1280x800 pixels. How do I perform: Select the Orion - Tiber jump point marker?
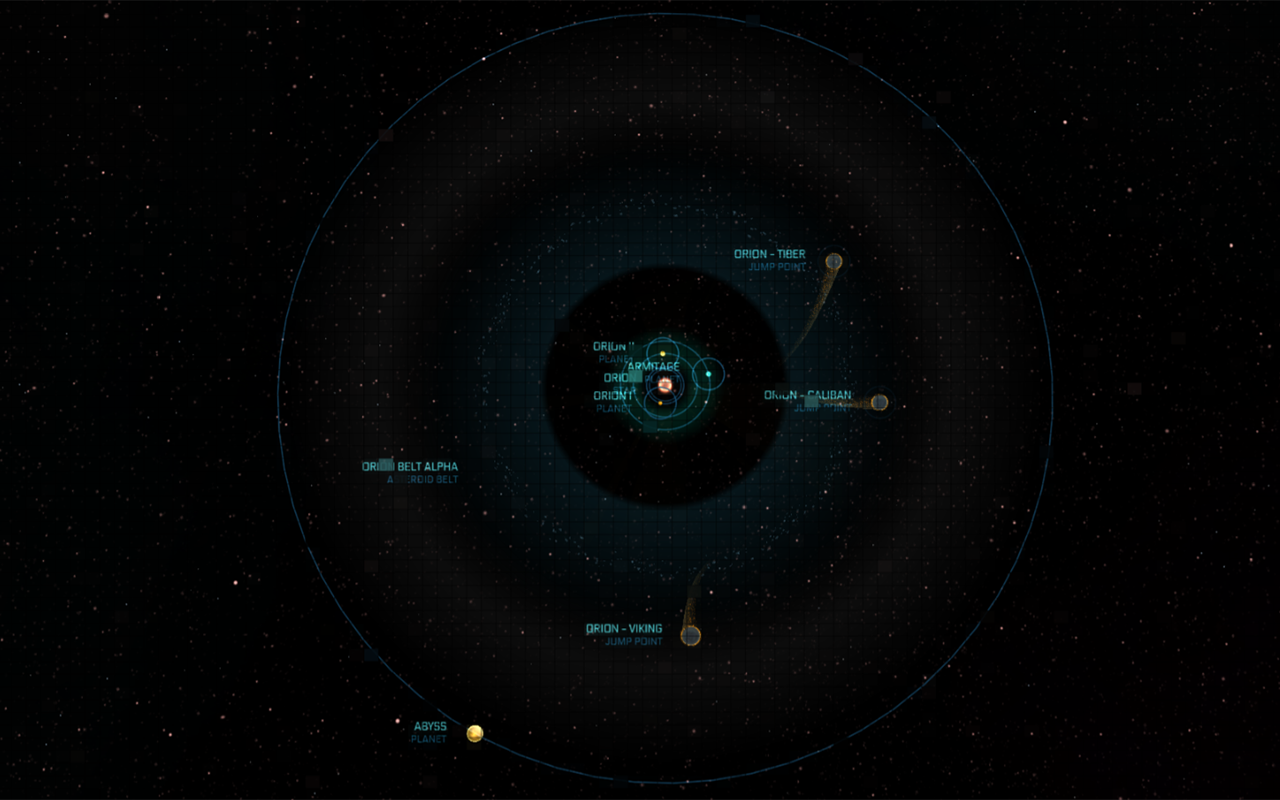pyautogui.click(x=833, y=262)
